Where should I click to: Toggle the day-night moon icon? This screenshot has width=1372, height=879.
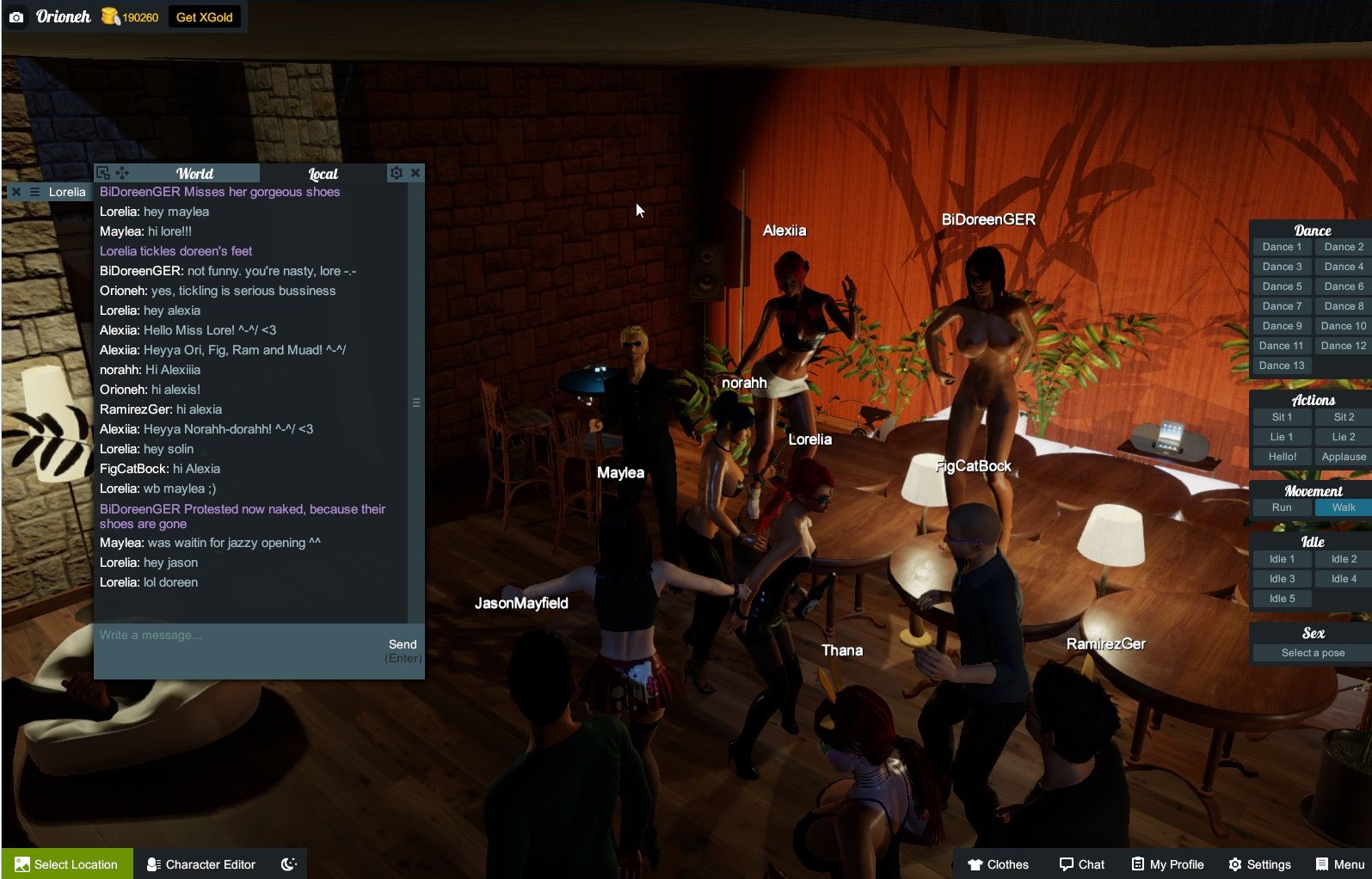[x=289, y=864]
